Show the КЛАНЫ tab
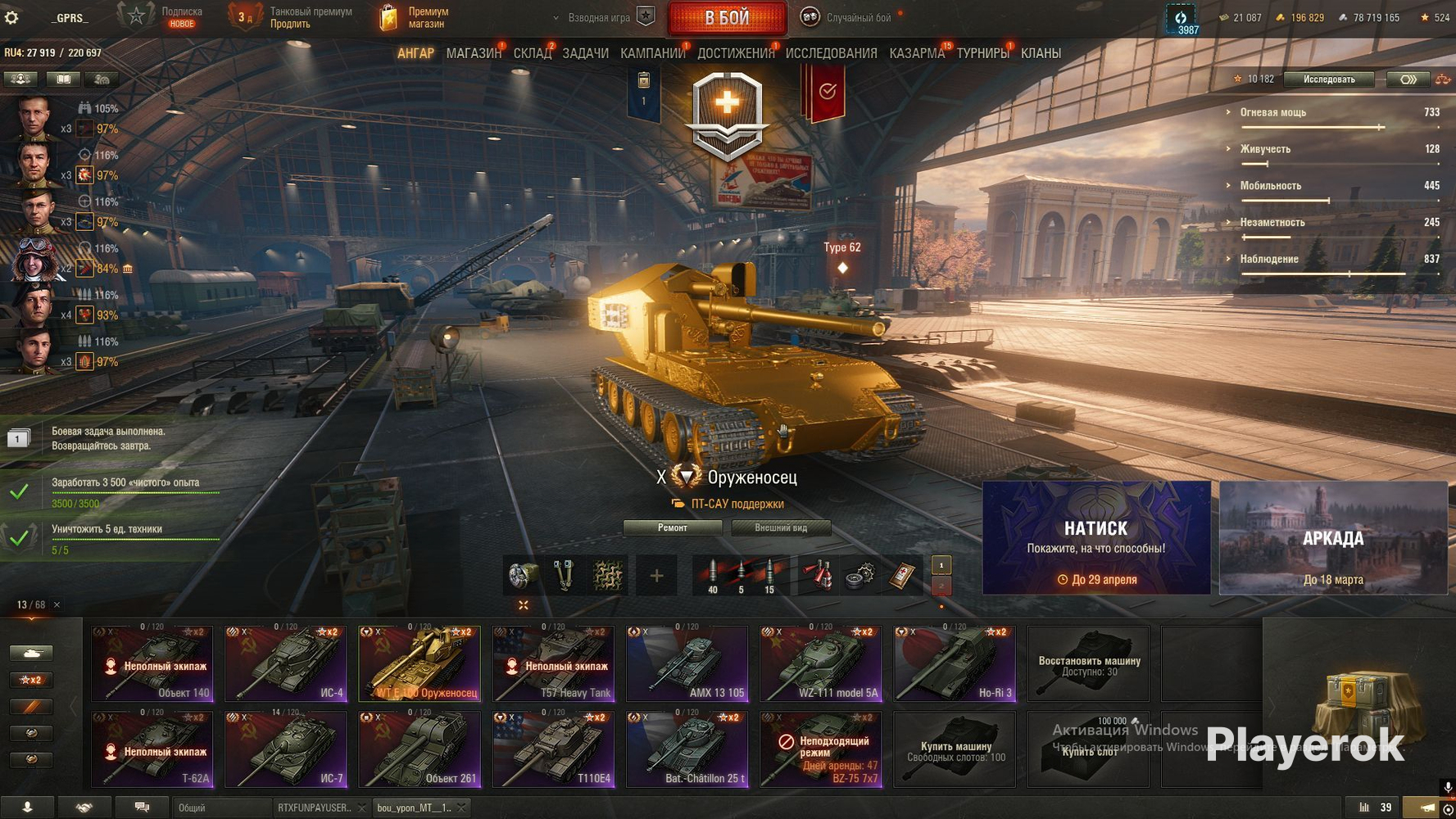 click(1041, 53)
